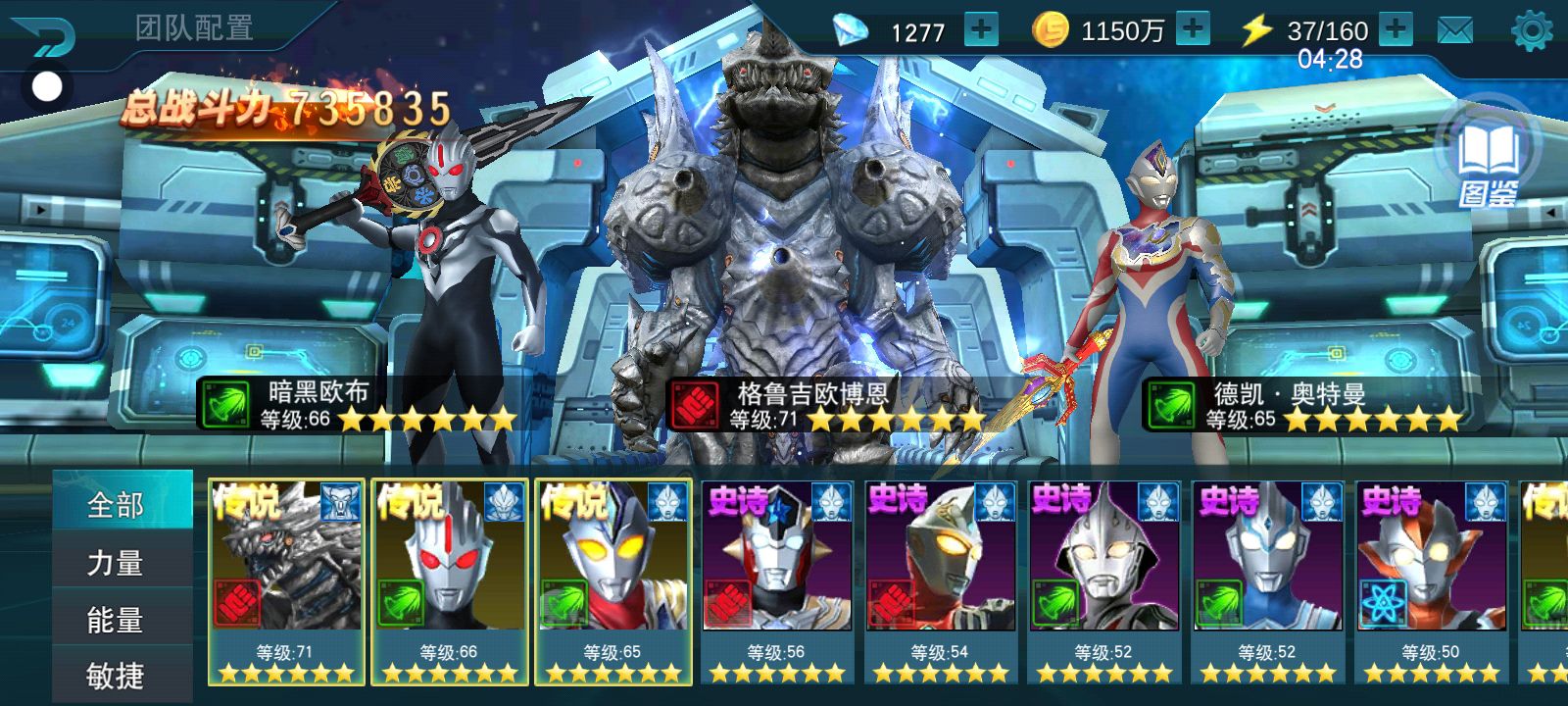Open the mail envelope icon
The width and height of the screenshot is (1568, 706).
coord(1454,30)
